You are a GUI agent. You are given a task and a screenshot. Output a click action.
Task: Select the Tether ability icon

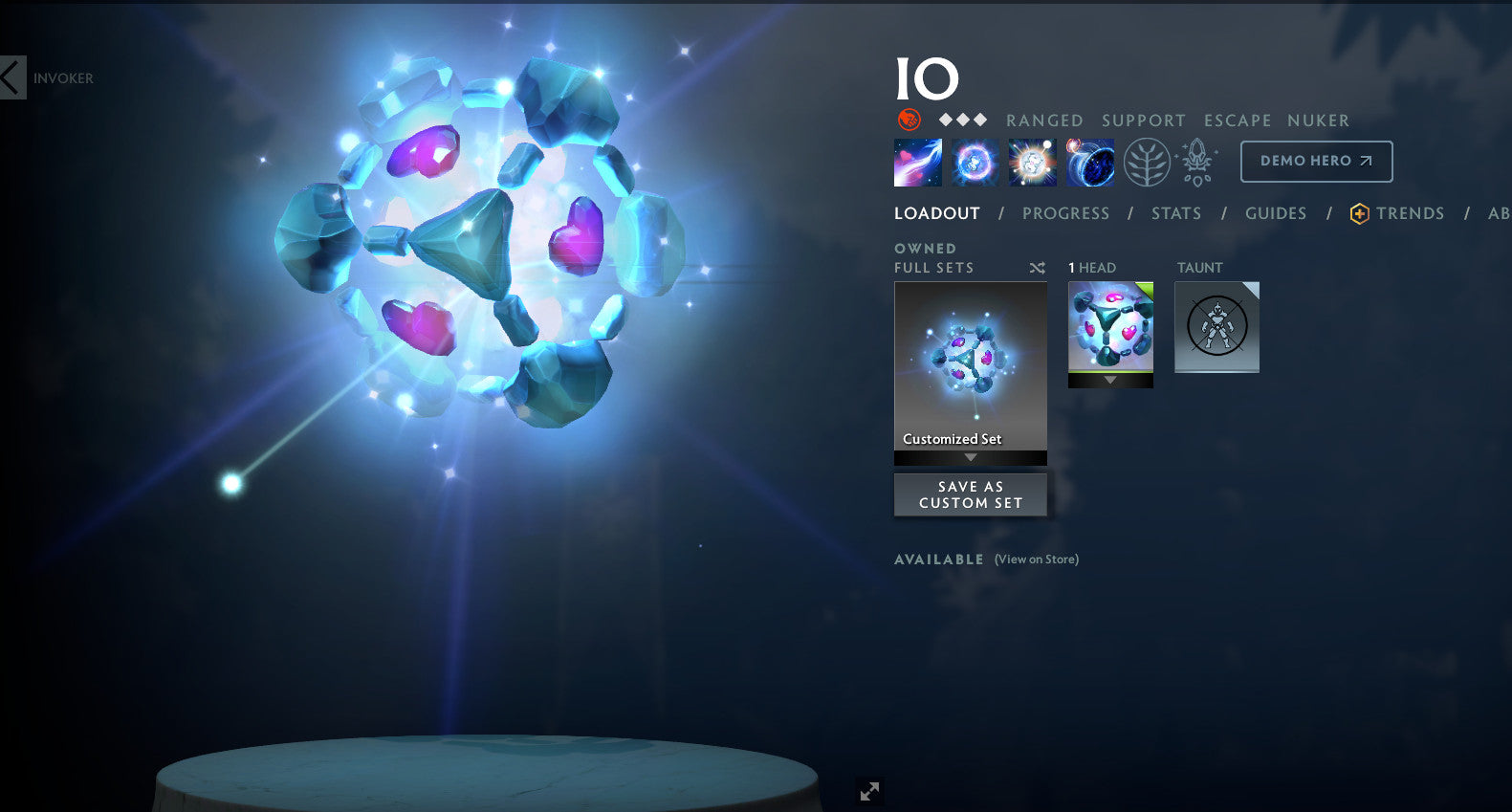[916, 161]
